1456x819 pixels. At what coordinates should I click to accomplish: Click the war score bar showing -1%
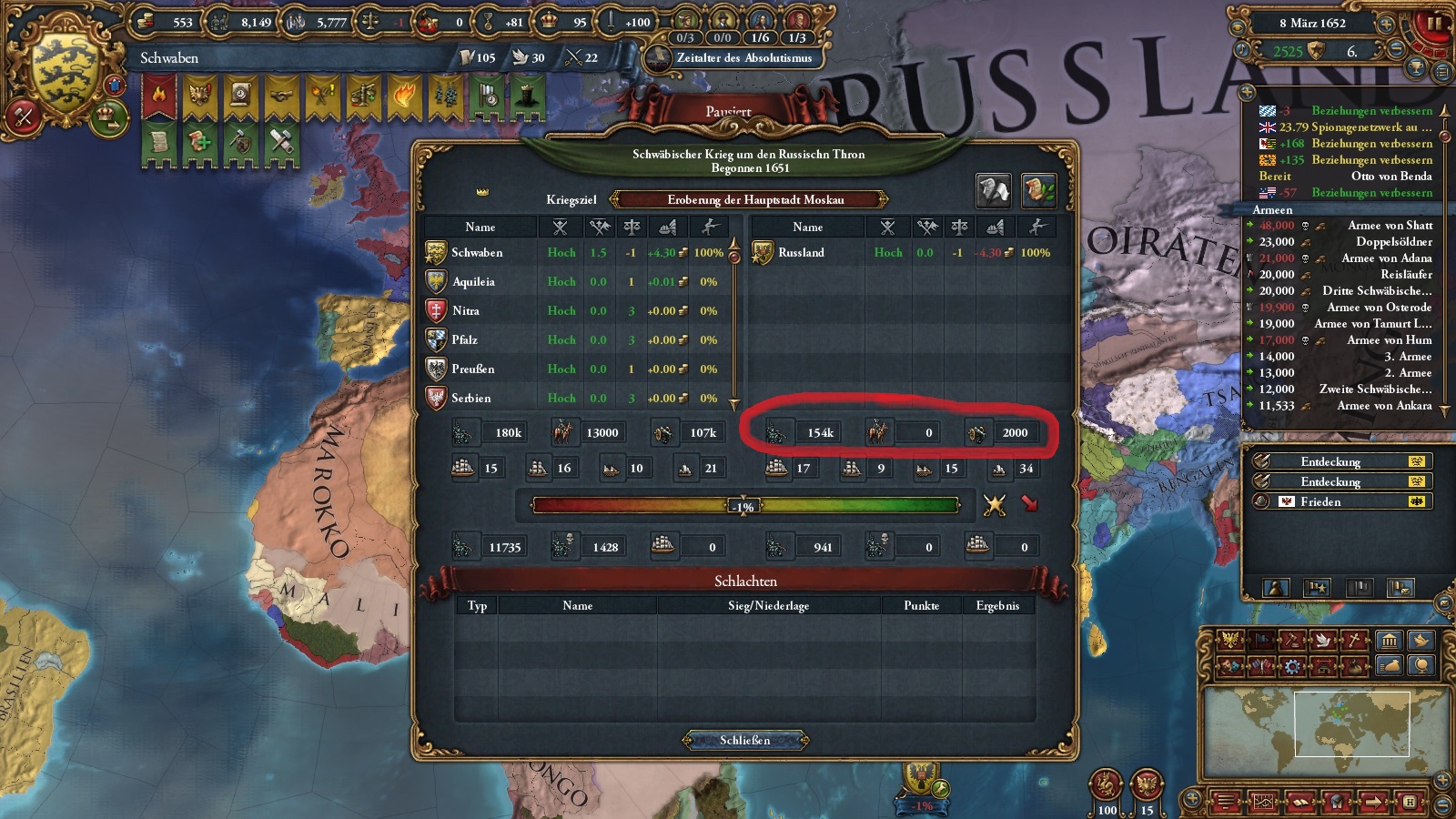click(743, 504)
